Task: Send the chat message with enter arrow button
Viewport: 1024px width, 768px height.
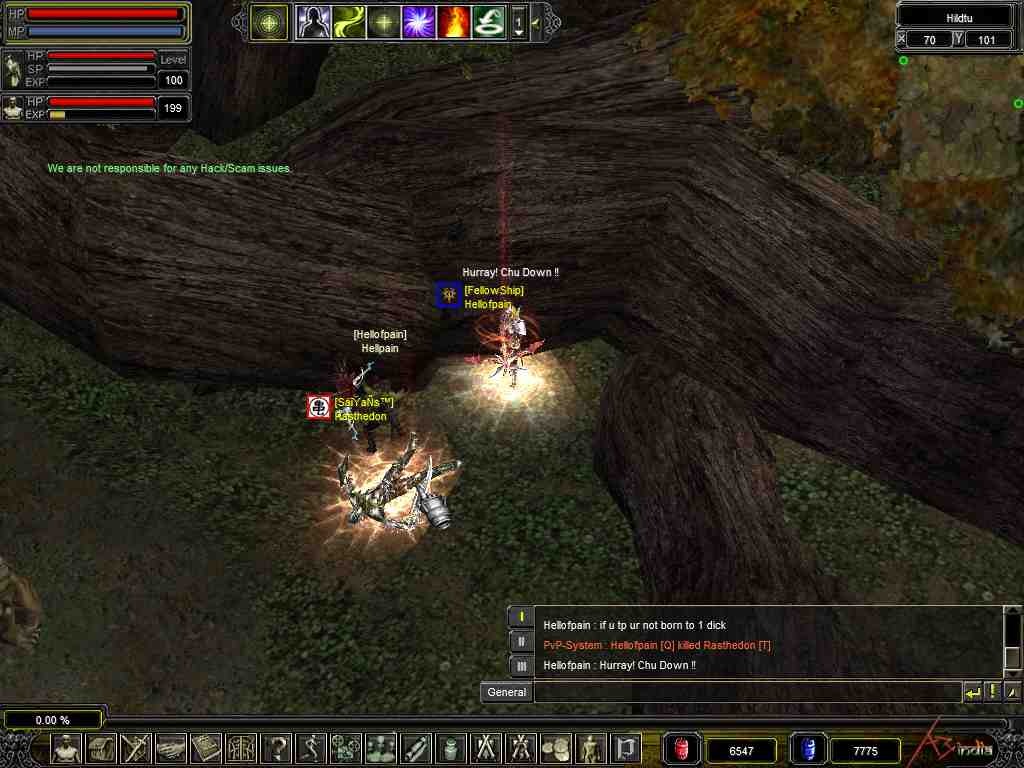Action: pos(972,692)
